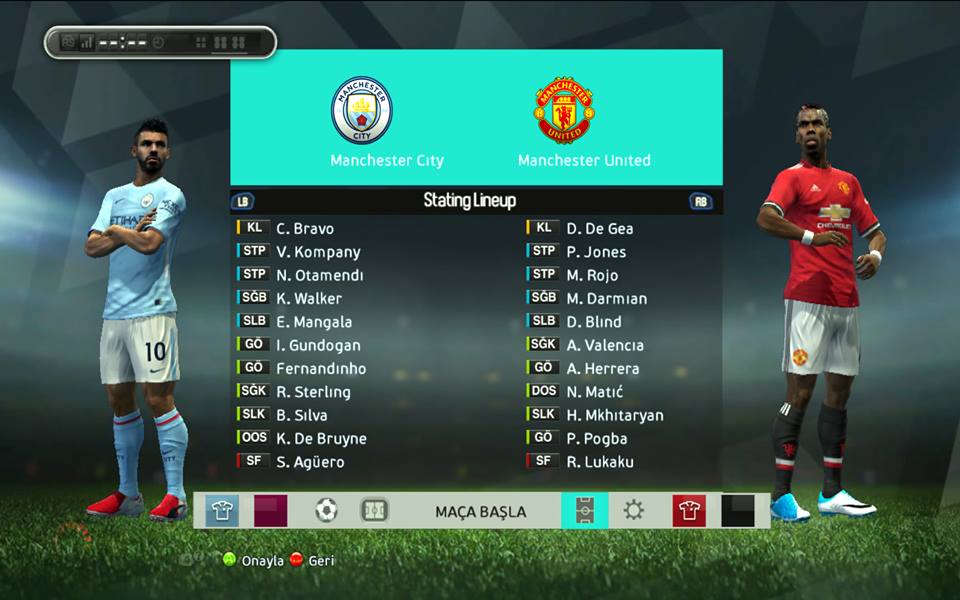Pick the black color swatch

click(x=738, y=511)
